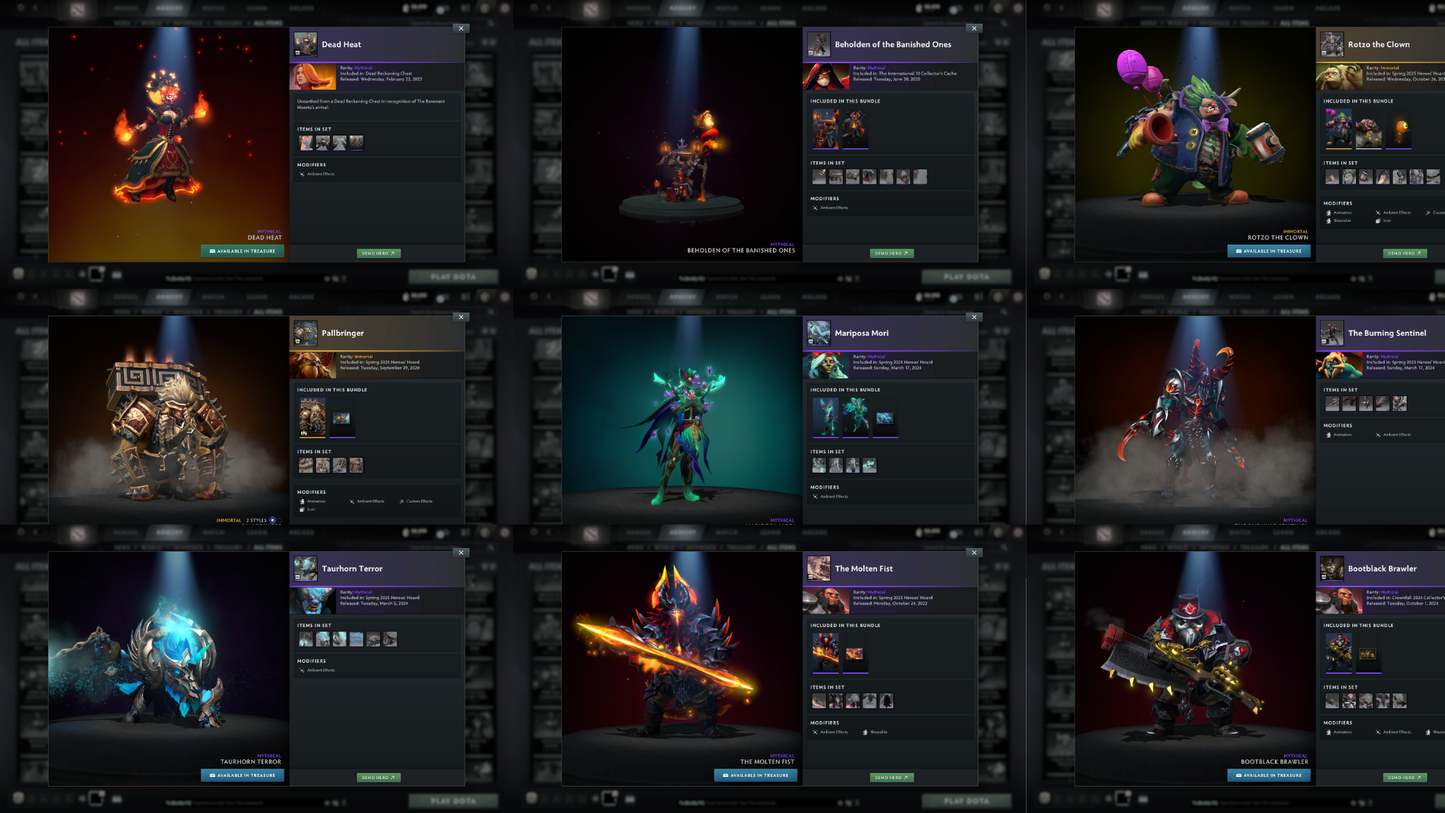Click the Wearable modifier icon in Rotzo the Clown panel

click(1328, 221)
